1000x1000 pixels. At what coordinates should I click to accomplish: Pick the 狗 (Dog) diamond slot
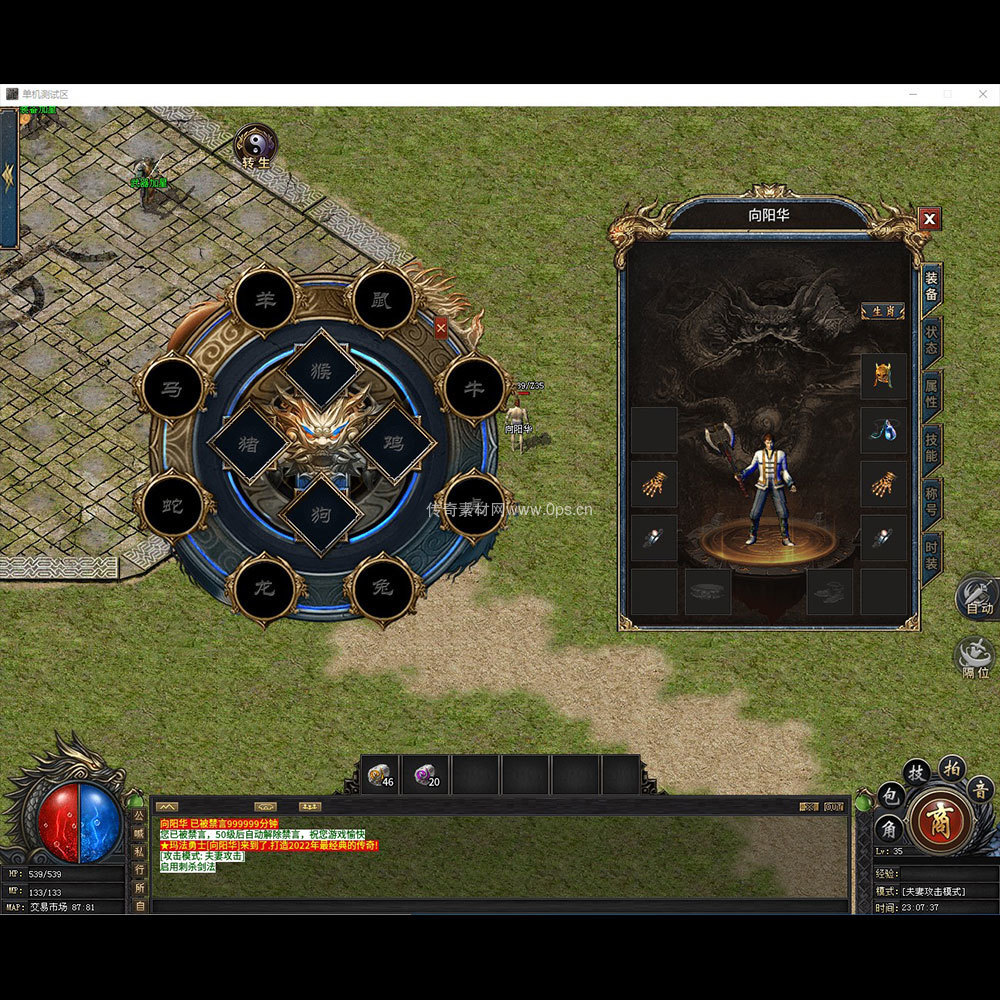321,515
